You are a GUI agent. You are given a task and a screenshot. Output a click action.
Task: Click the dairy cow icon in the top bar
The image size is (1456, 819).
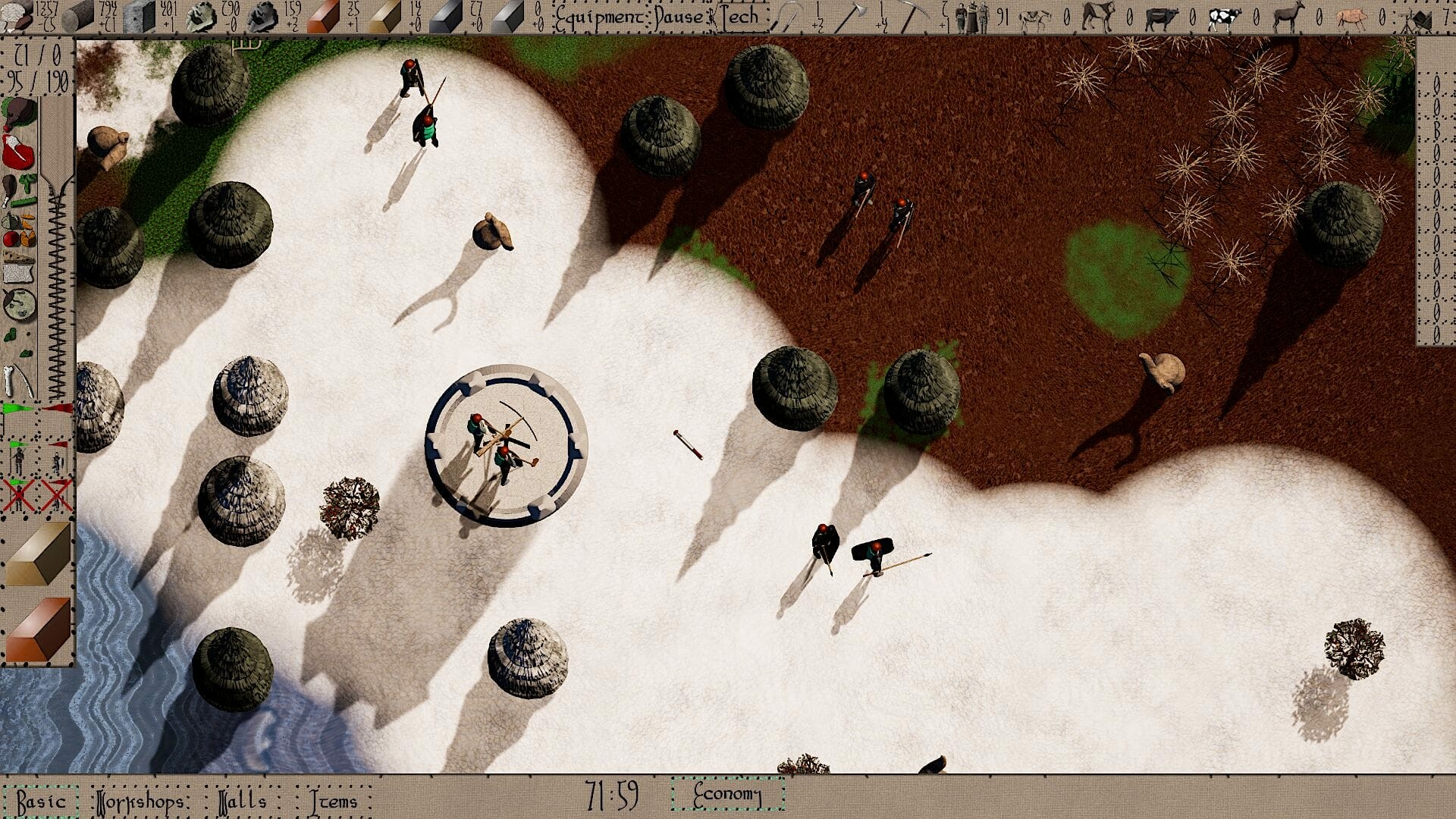(x=1223, y=17)
